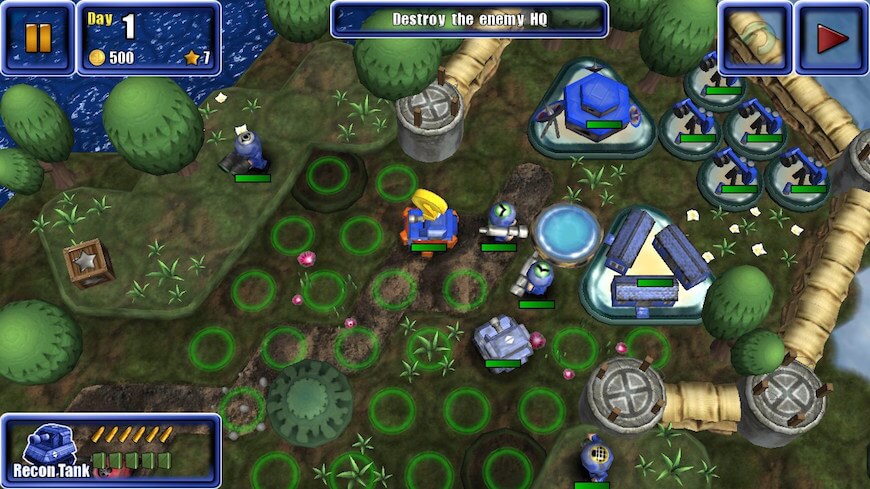
Task: Click the Recon Tank unit info panel
Action: (x=110, y=450)
